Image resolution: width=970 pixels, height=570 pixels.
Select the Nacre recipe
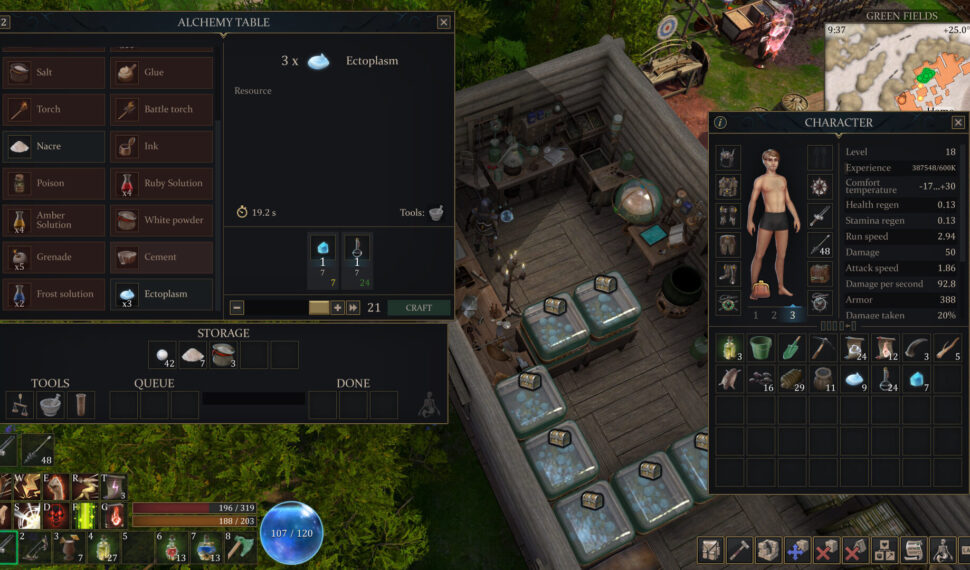tap(55, 146)
